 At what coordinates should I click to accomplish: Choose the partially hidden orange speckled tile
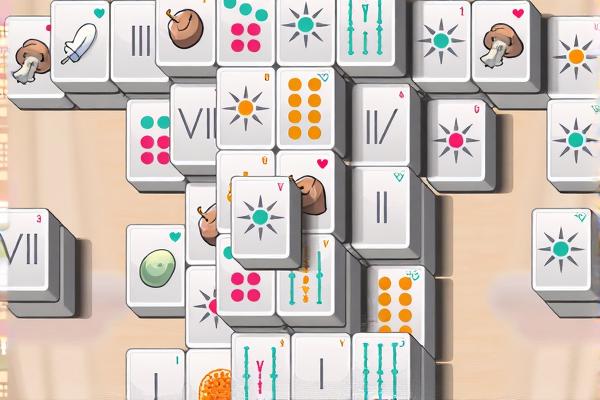pos(212,384)
